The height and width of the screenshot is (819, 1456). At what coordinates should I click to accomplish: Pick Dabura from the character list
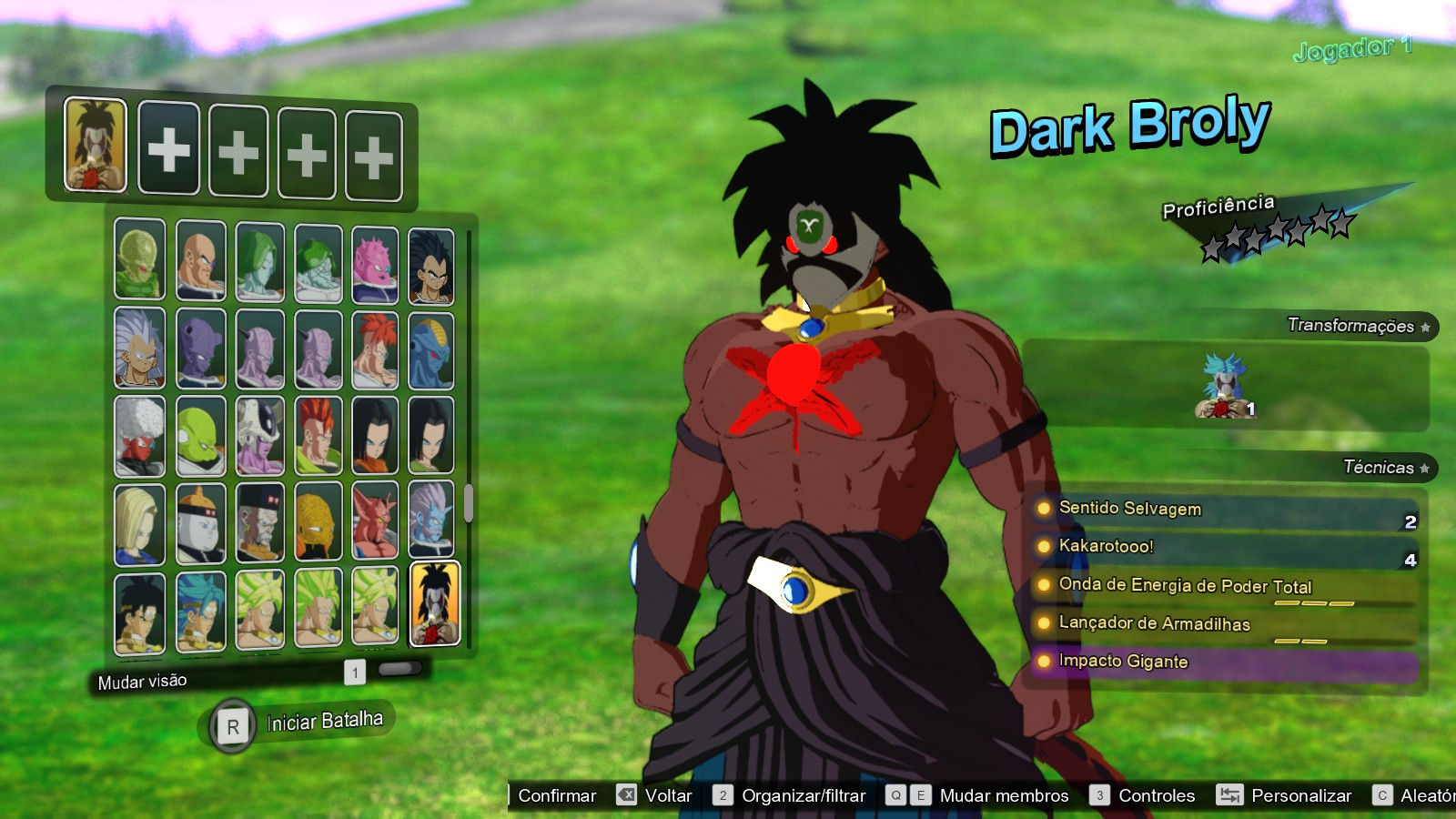[x=375, y=521]
